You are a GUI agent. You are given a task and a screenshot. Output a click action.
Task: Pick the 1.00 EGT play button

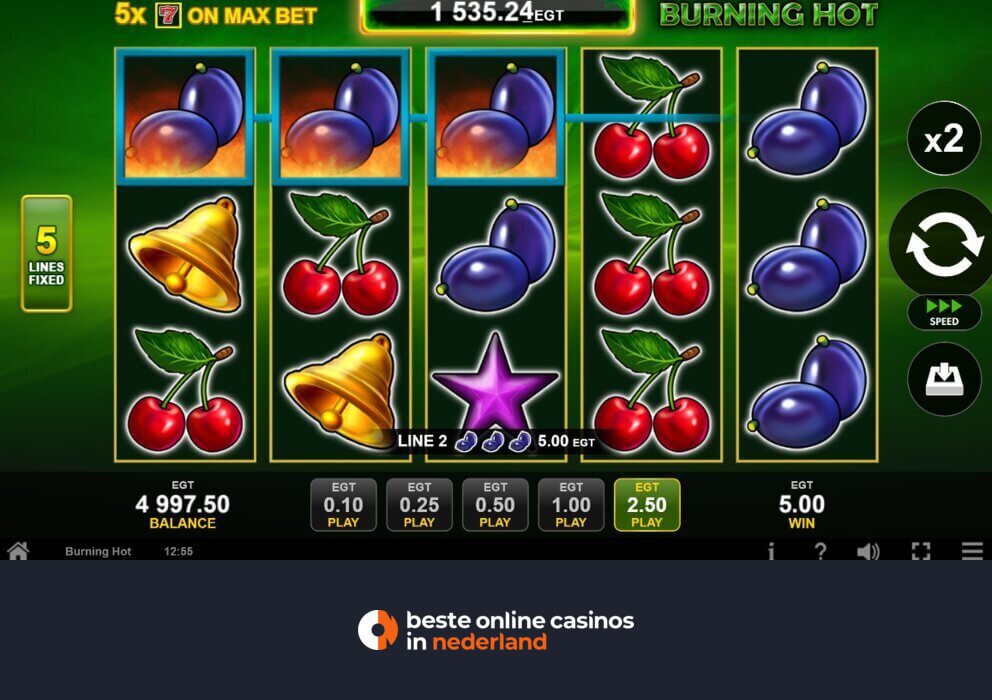571,505
